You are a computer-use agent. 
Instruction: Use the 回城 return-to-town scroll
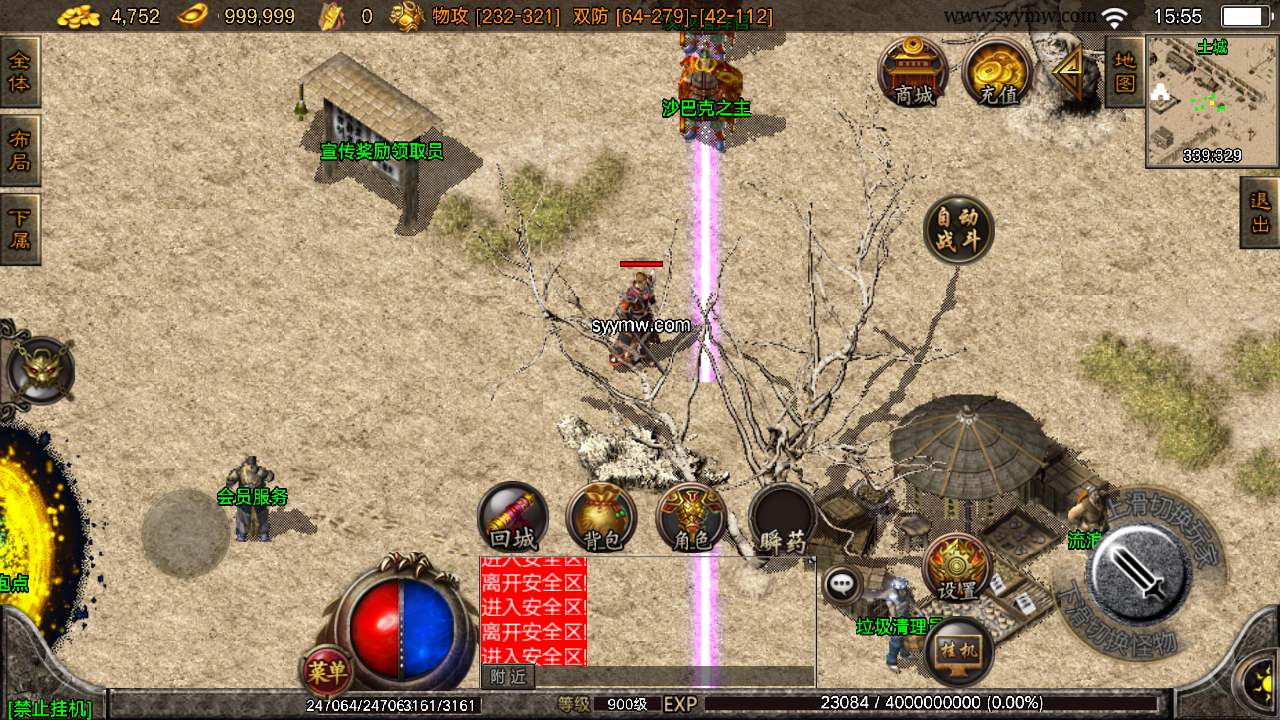pos(513,517)
